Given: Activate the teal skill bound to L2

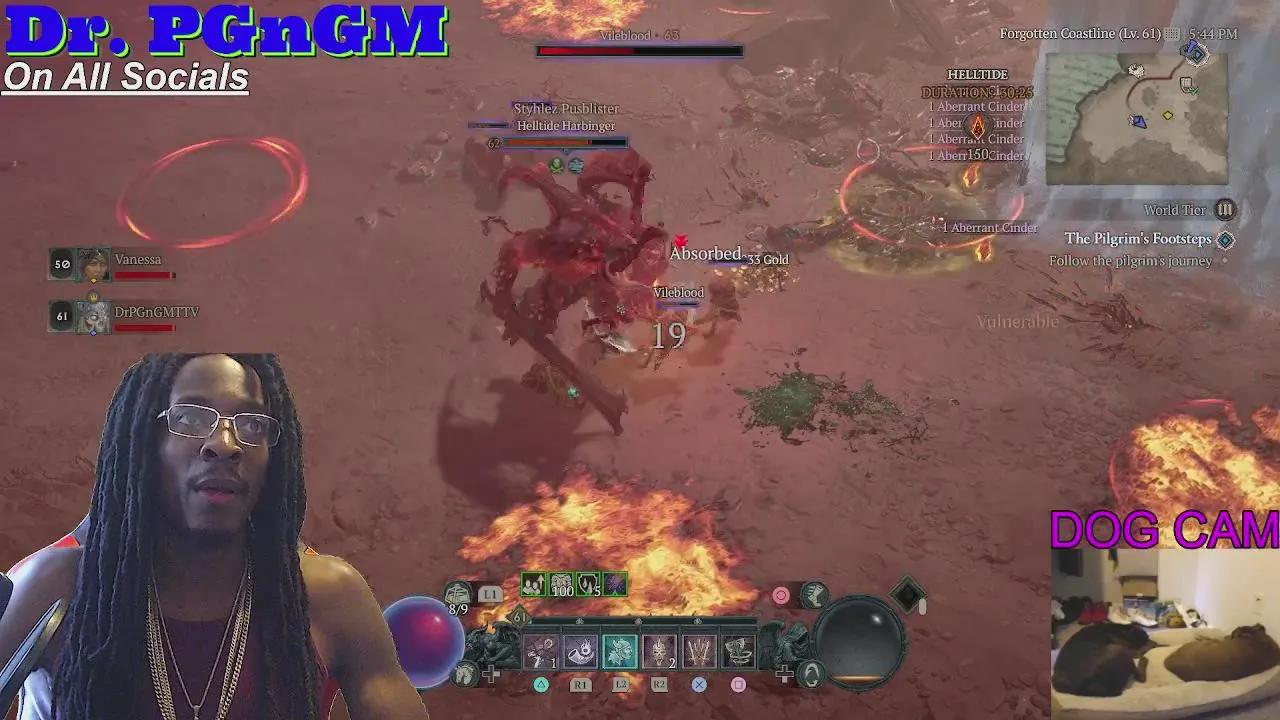Looking at the screenshot, I should [x=621, y=650].
